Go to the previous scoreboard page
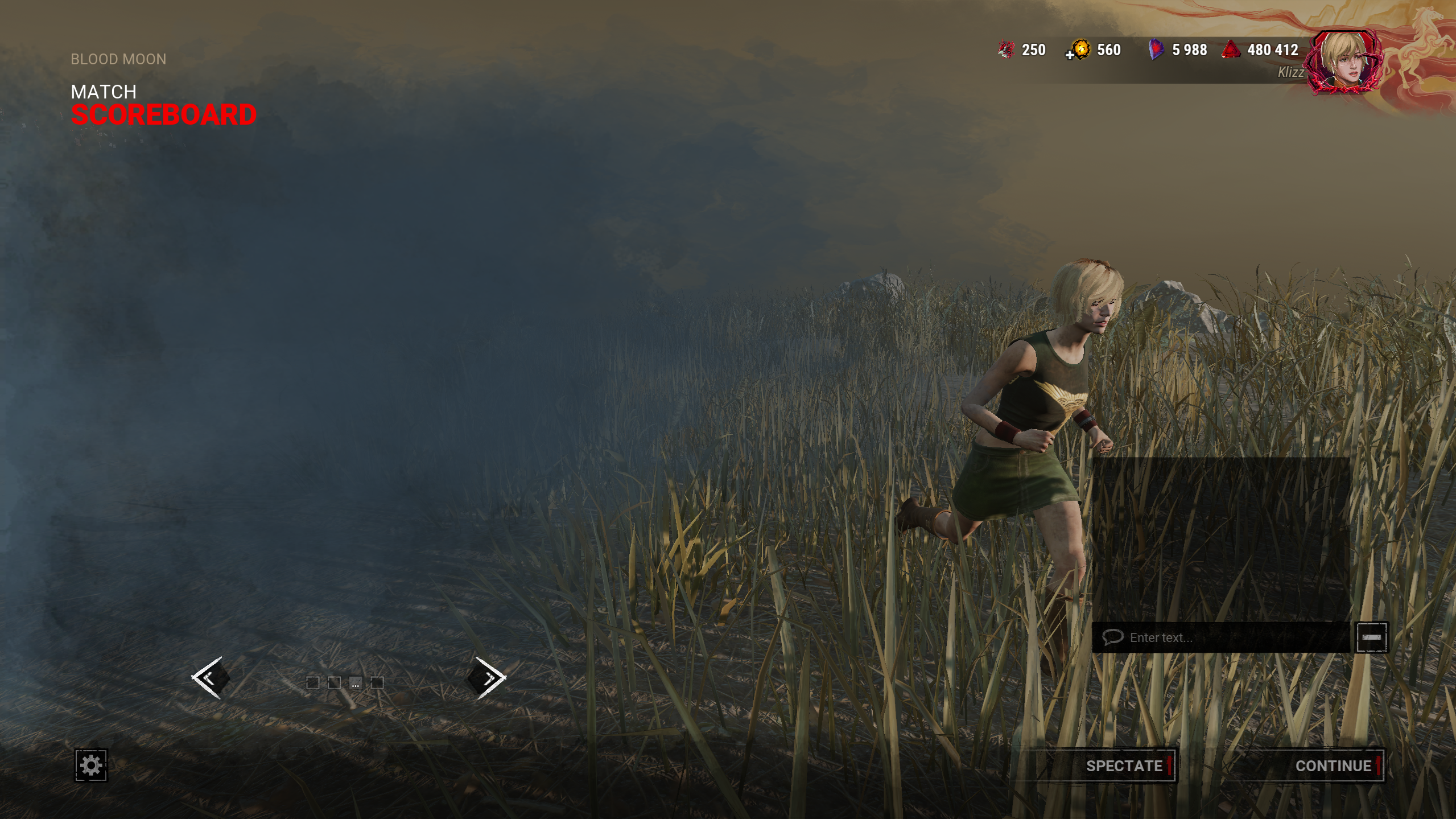Image resolution: width=1456 pixels, height=819 pixels. point(210,677)
